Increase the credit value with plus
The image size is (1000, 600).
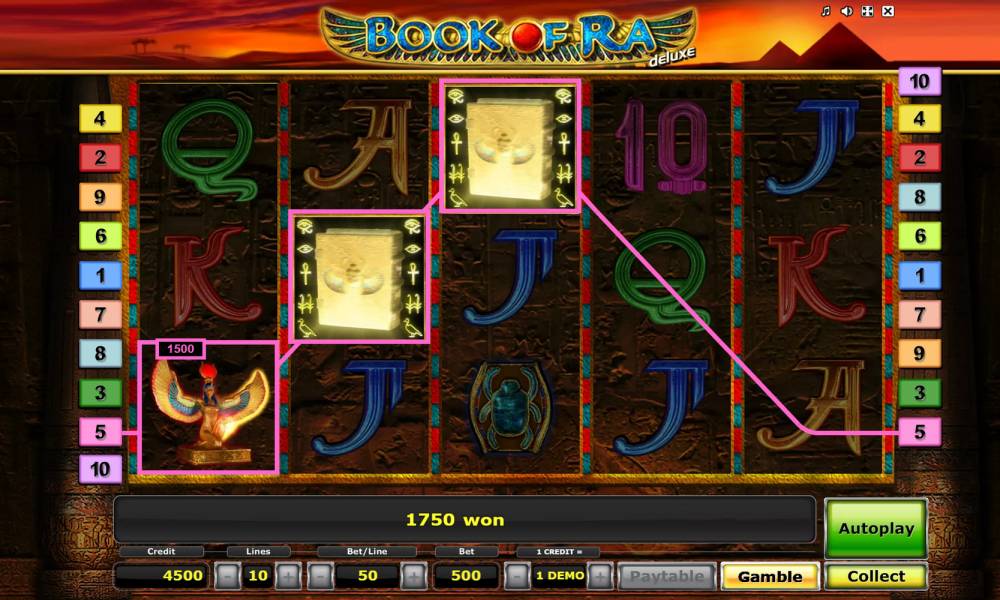[600, 576]
